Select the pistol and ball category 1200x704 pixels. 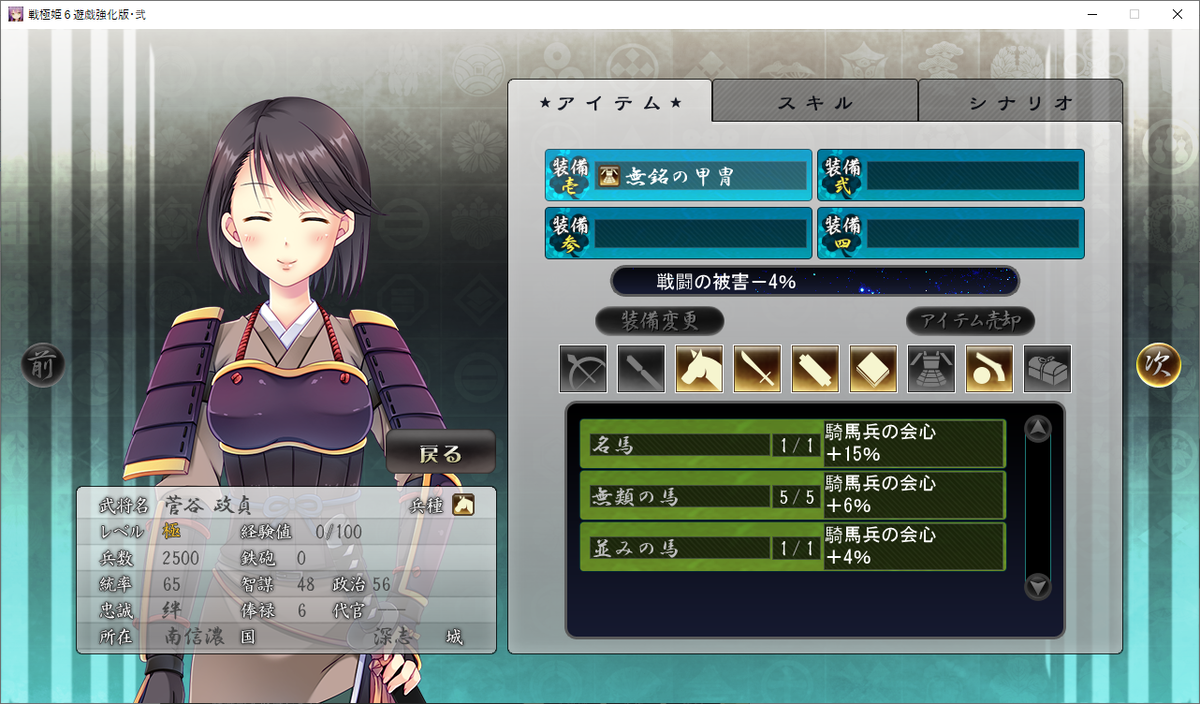(989, 369)
